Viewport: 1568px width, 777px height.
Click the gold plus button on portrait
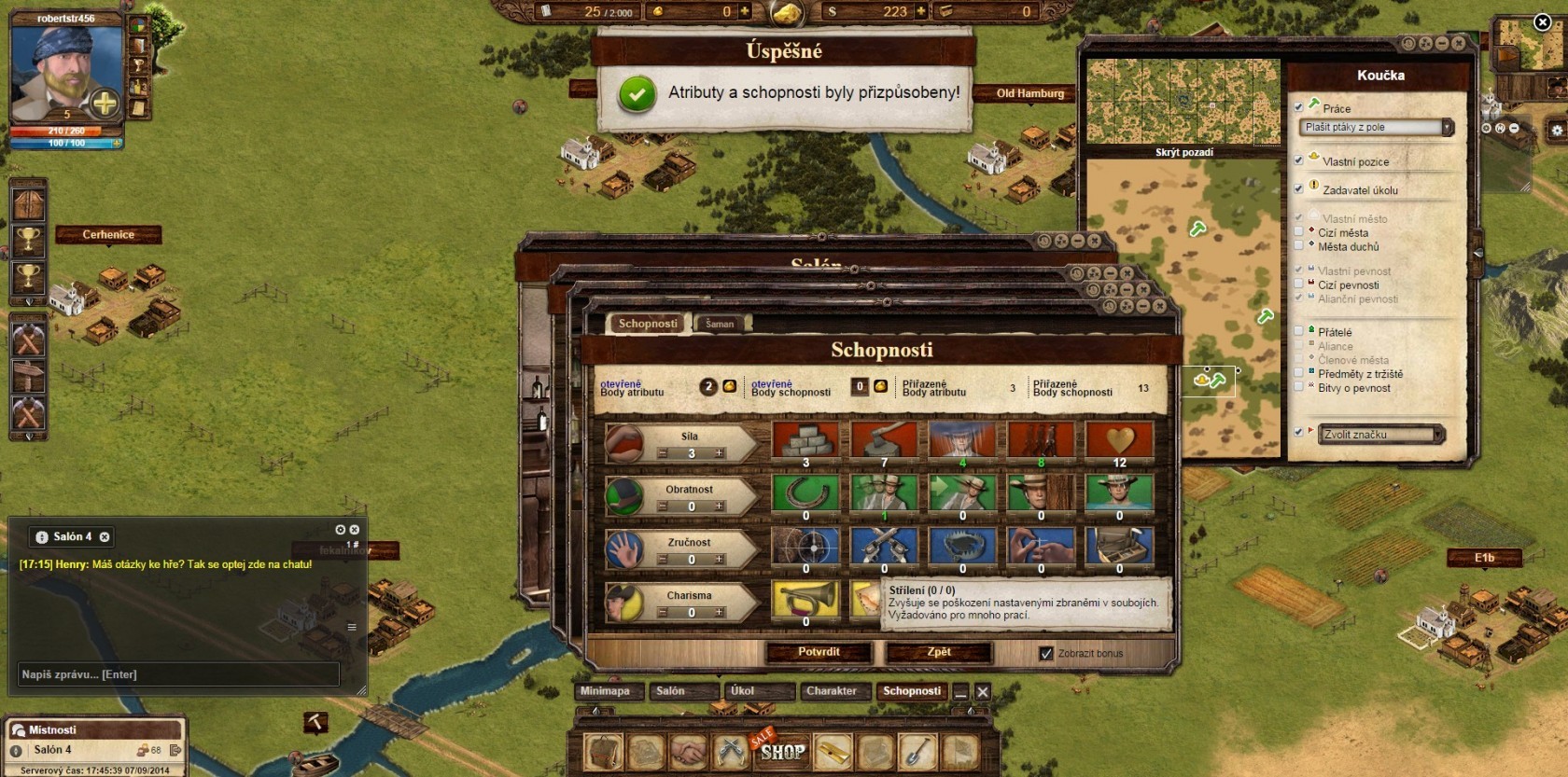(x=105, y=104)
